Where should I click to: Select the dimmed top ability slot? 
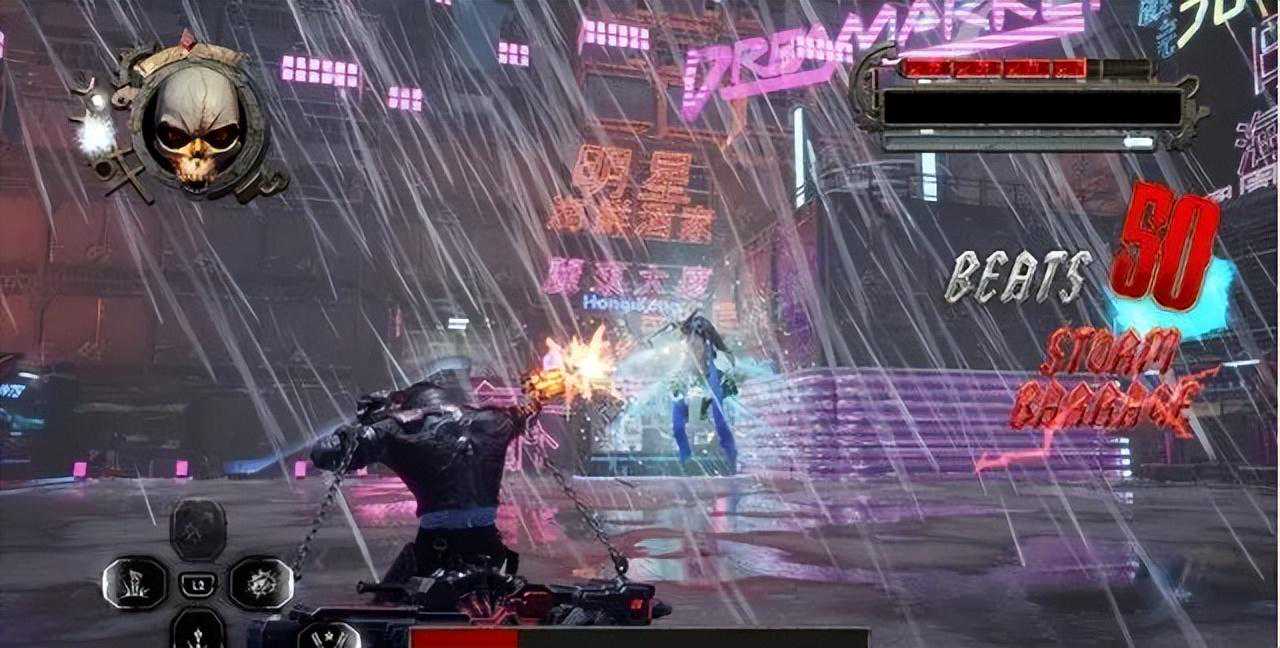click(197, 528)
